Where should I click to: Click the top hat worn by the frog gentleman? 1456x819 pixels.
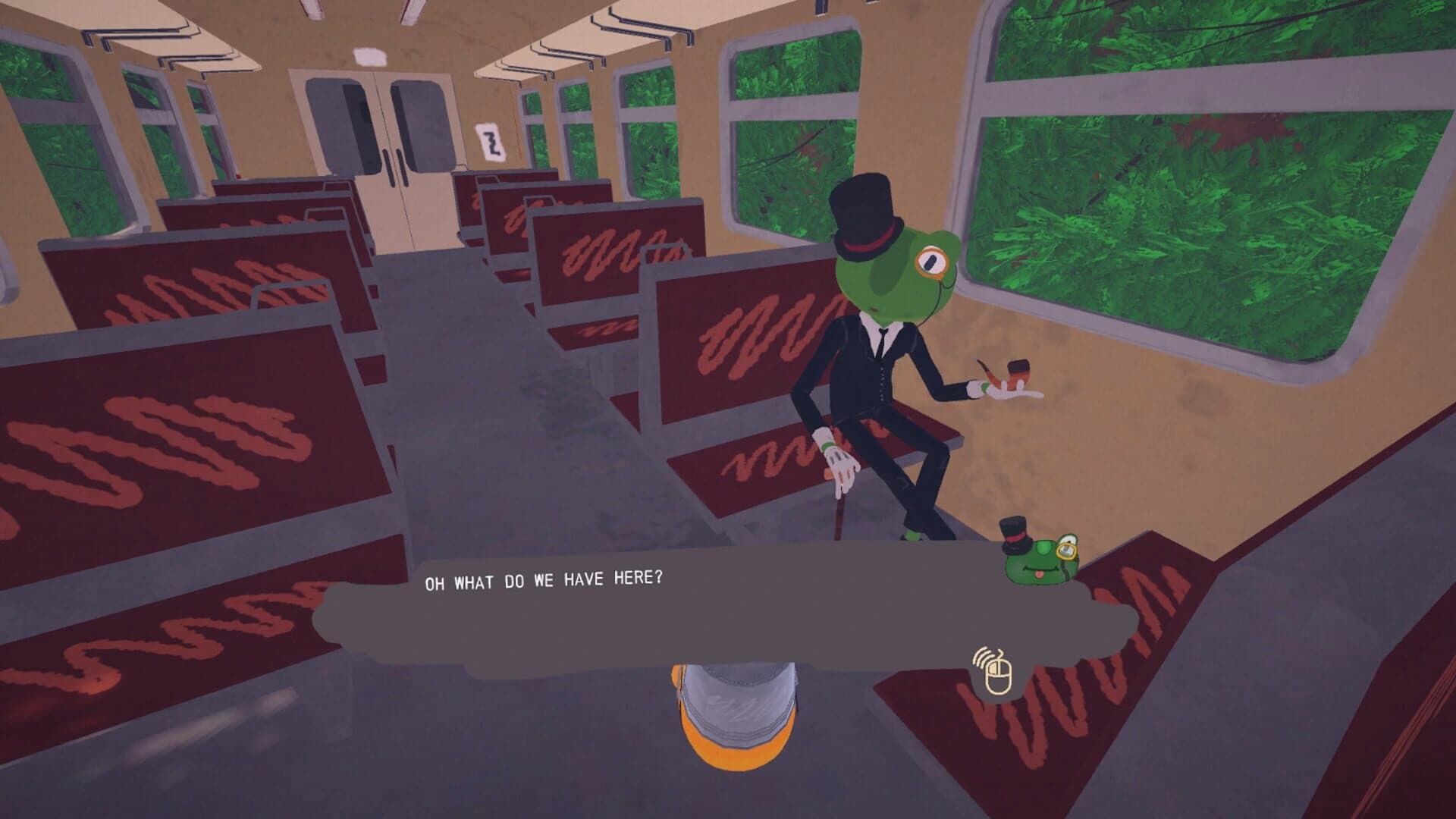click(864, 211)
